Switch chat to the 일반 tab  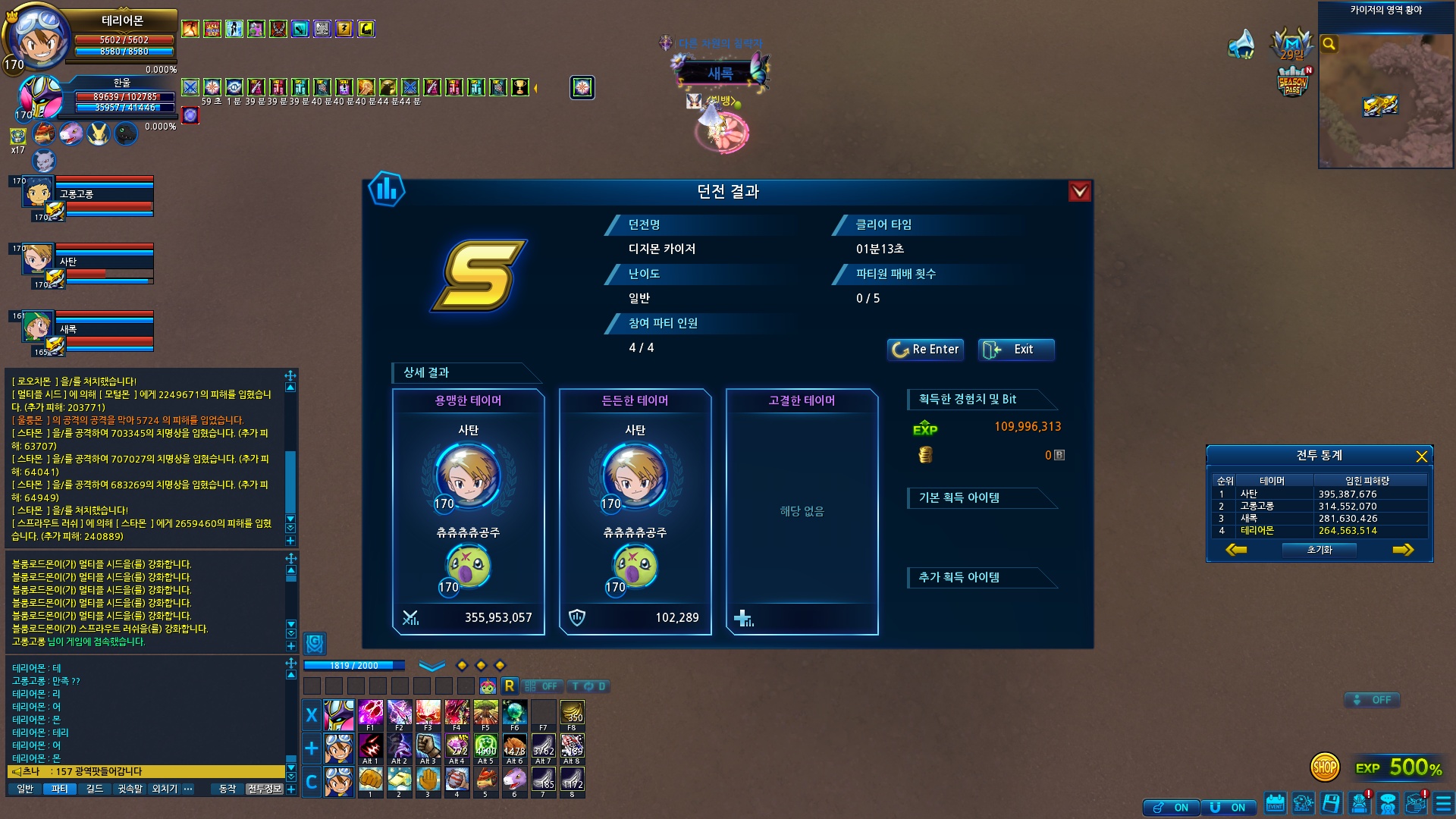click(25, 789)
